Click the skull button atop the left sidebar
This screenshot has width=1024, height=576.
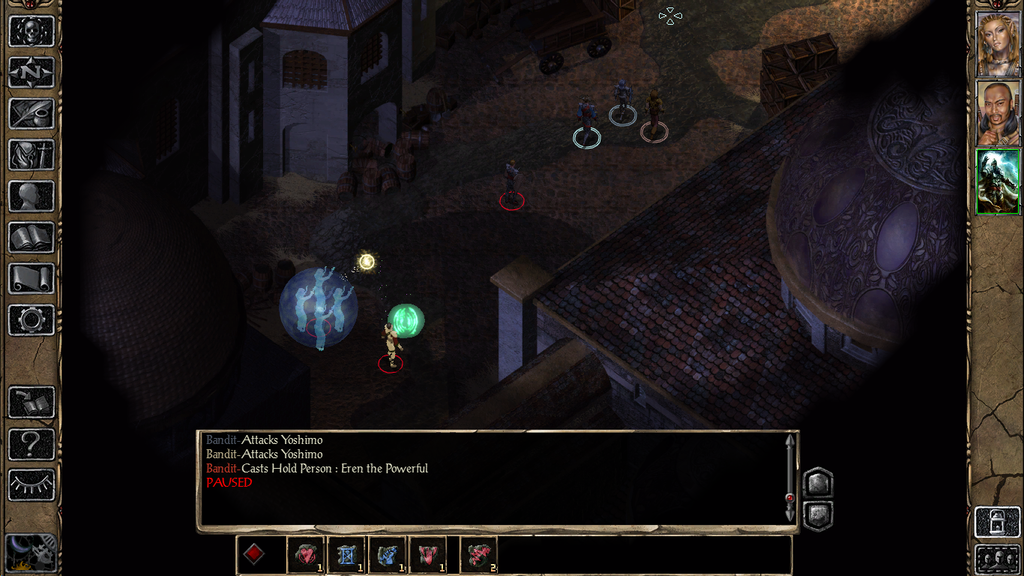31,30
